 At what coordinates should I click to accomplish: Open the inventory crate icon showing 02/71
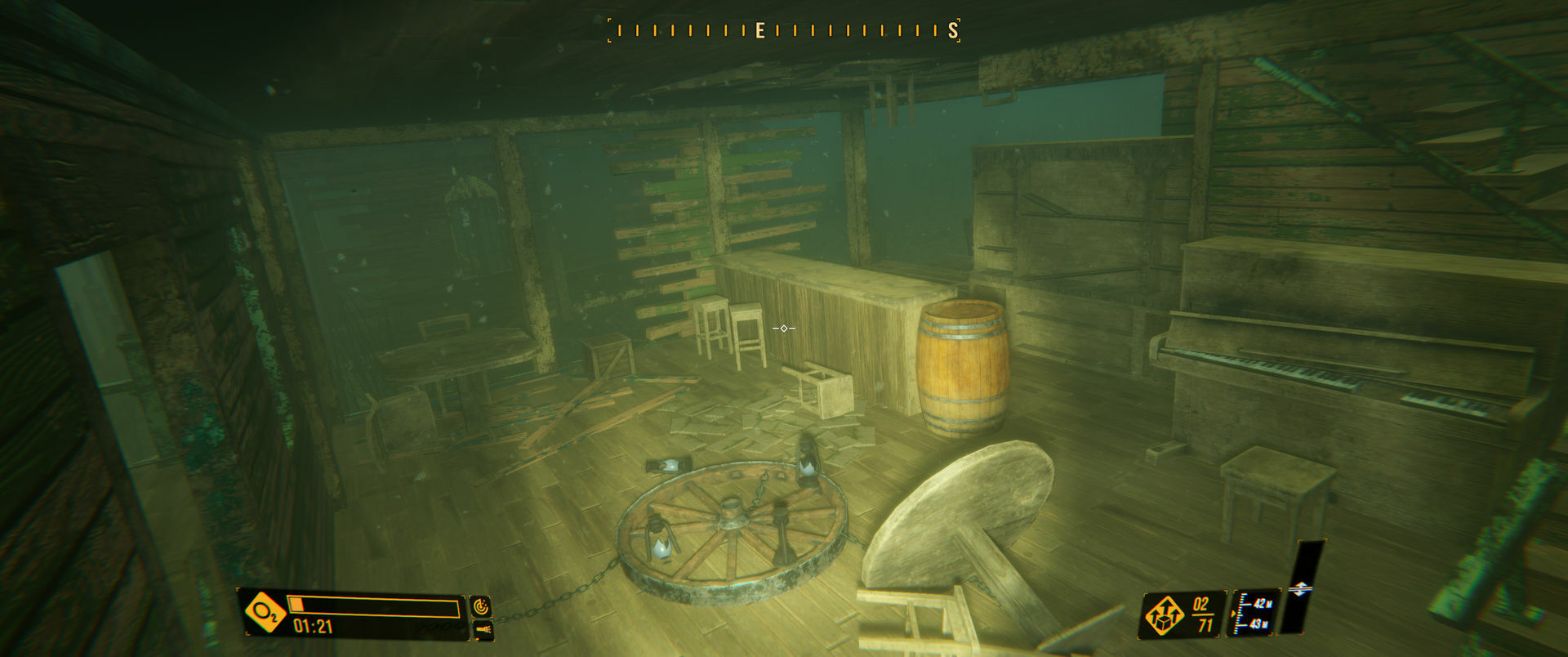tap(1166, 614)
